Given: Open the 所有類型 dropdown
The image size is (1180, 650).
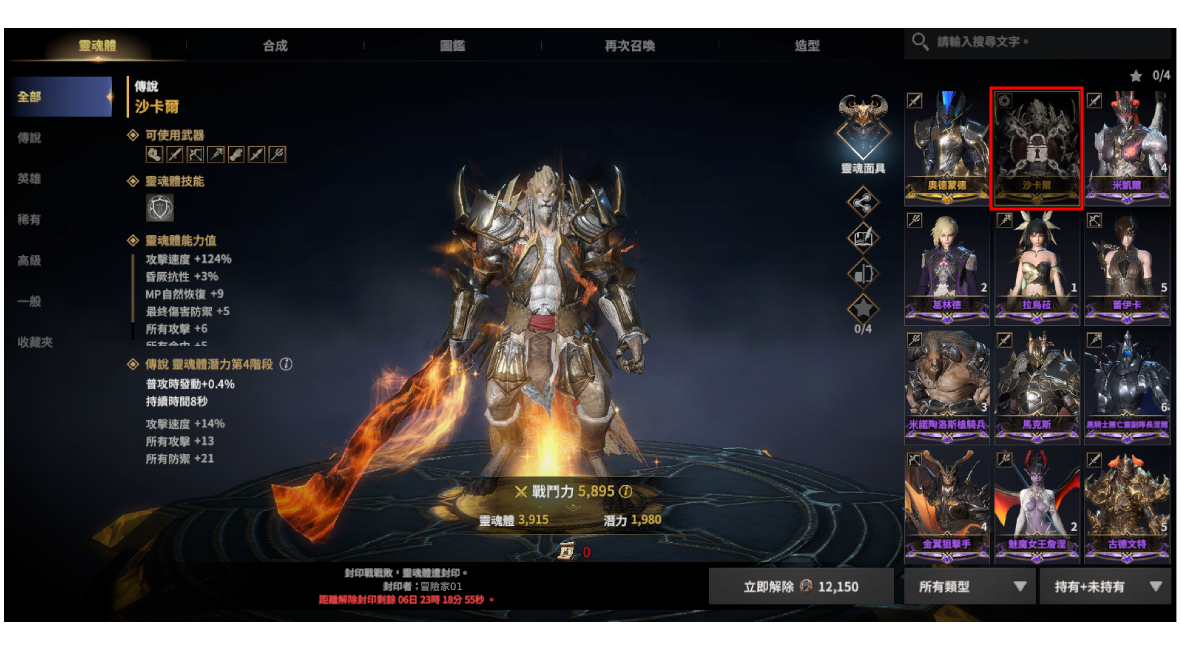Looking at the screenshot, I should coord(969,587).
